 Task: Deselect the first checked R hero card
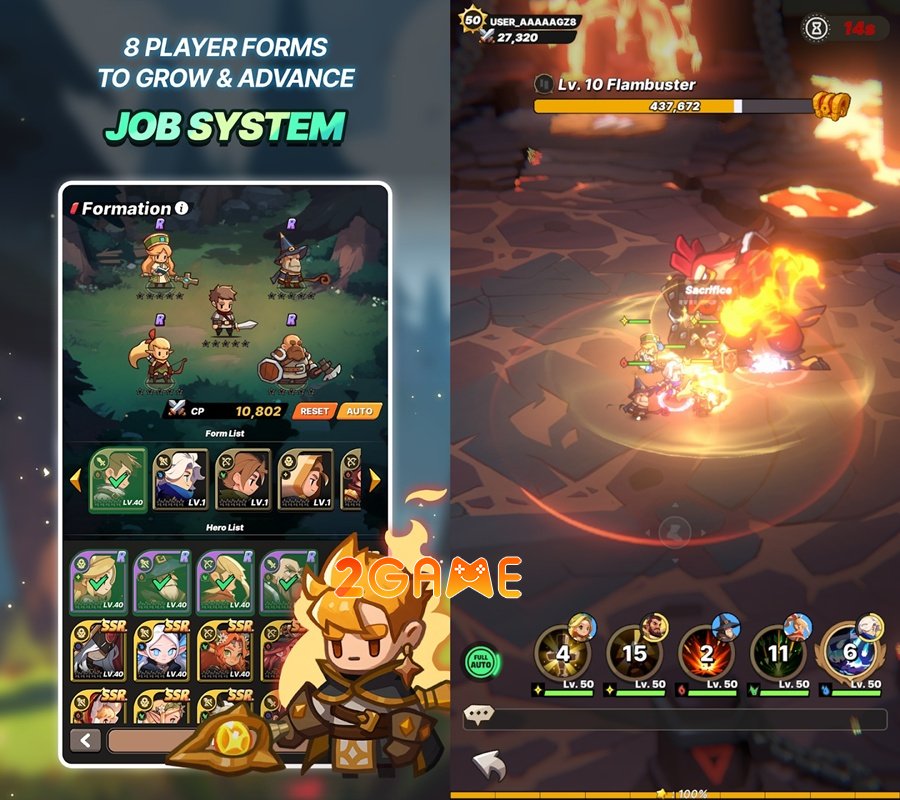(98, 581)
